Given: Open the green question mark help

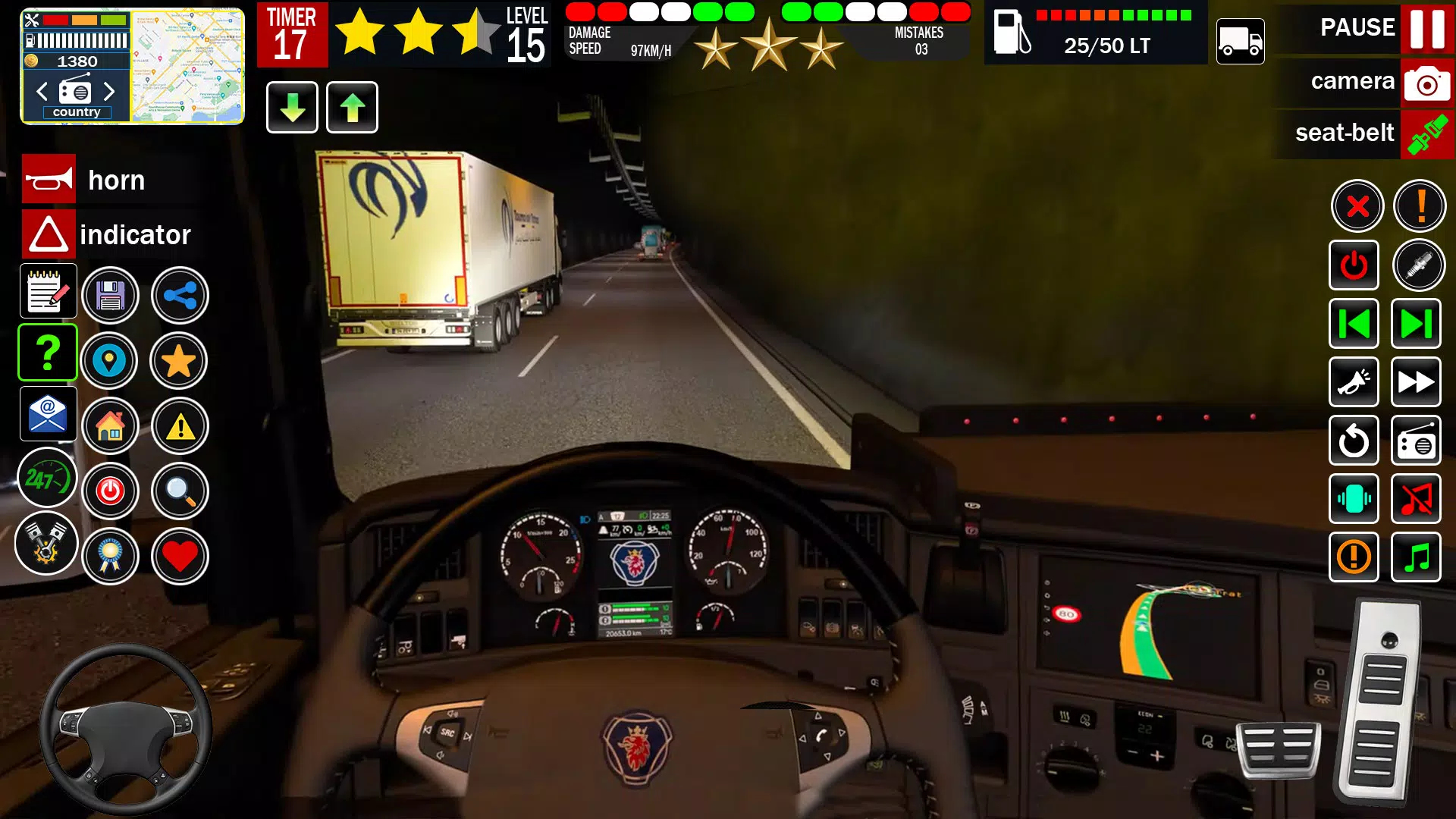Looking at the screenshot, I should click(48, 353).
